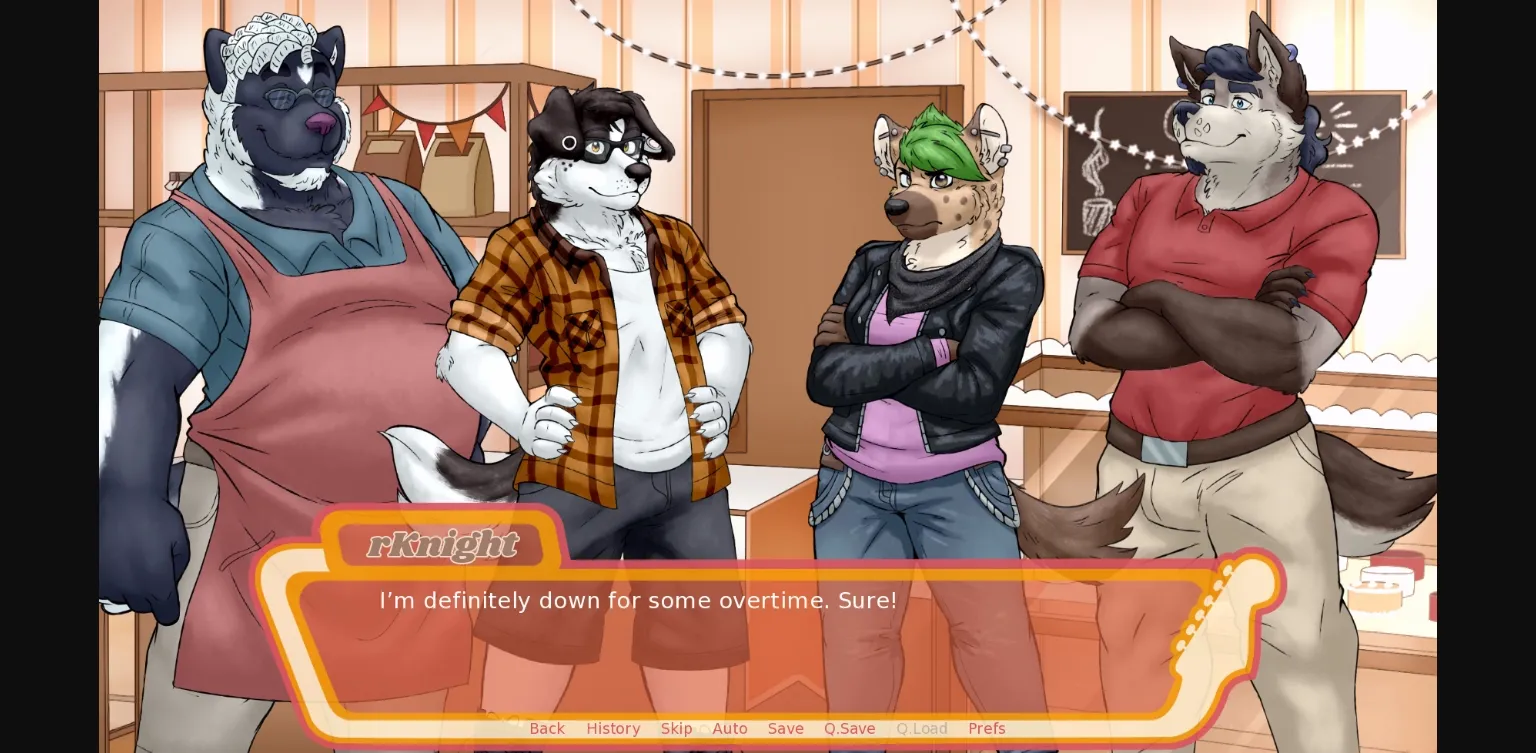Enable Skip mode
1536x753 pixels.
(x=676, y=728)
